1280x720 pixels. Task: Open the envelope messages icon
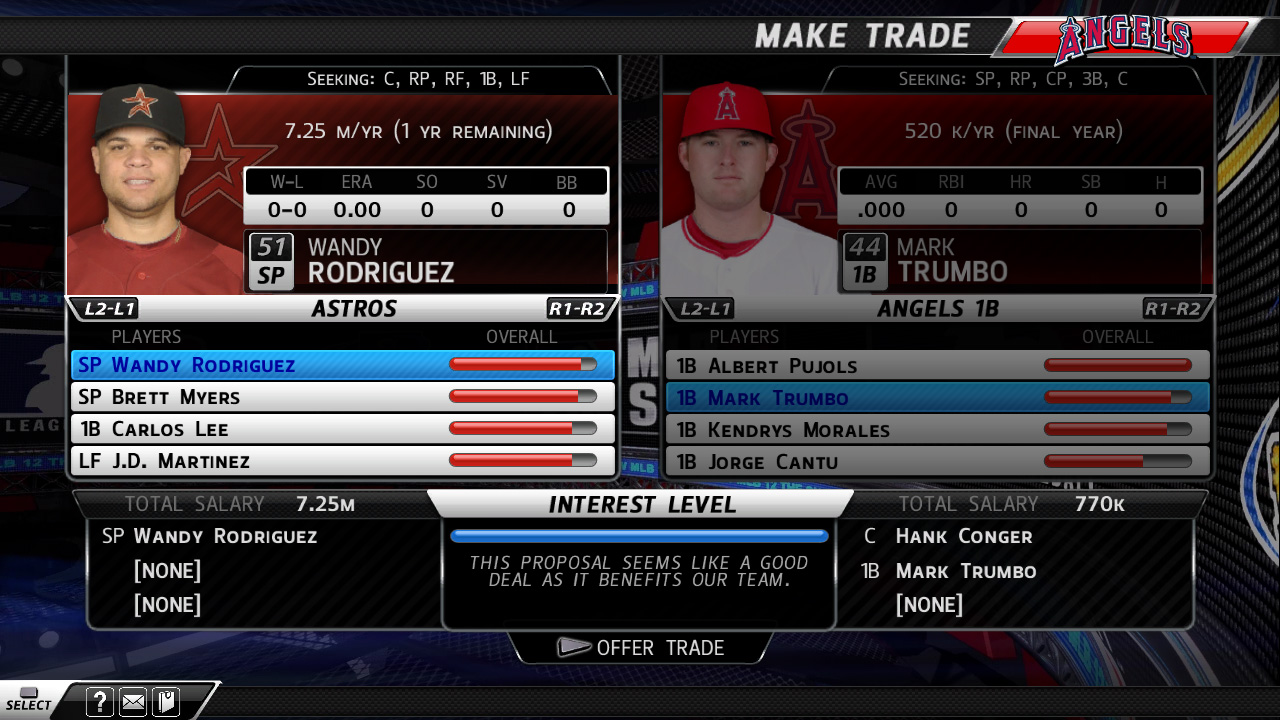[x=133, y=702]
